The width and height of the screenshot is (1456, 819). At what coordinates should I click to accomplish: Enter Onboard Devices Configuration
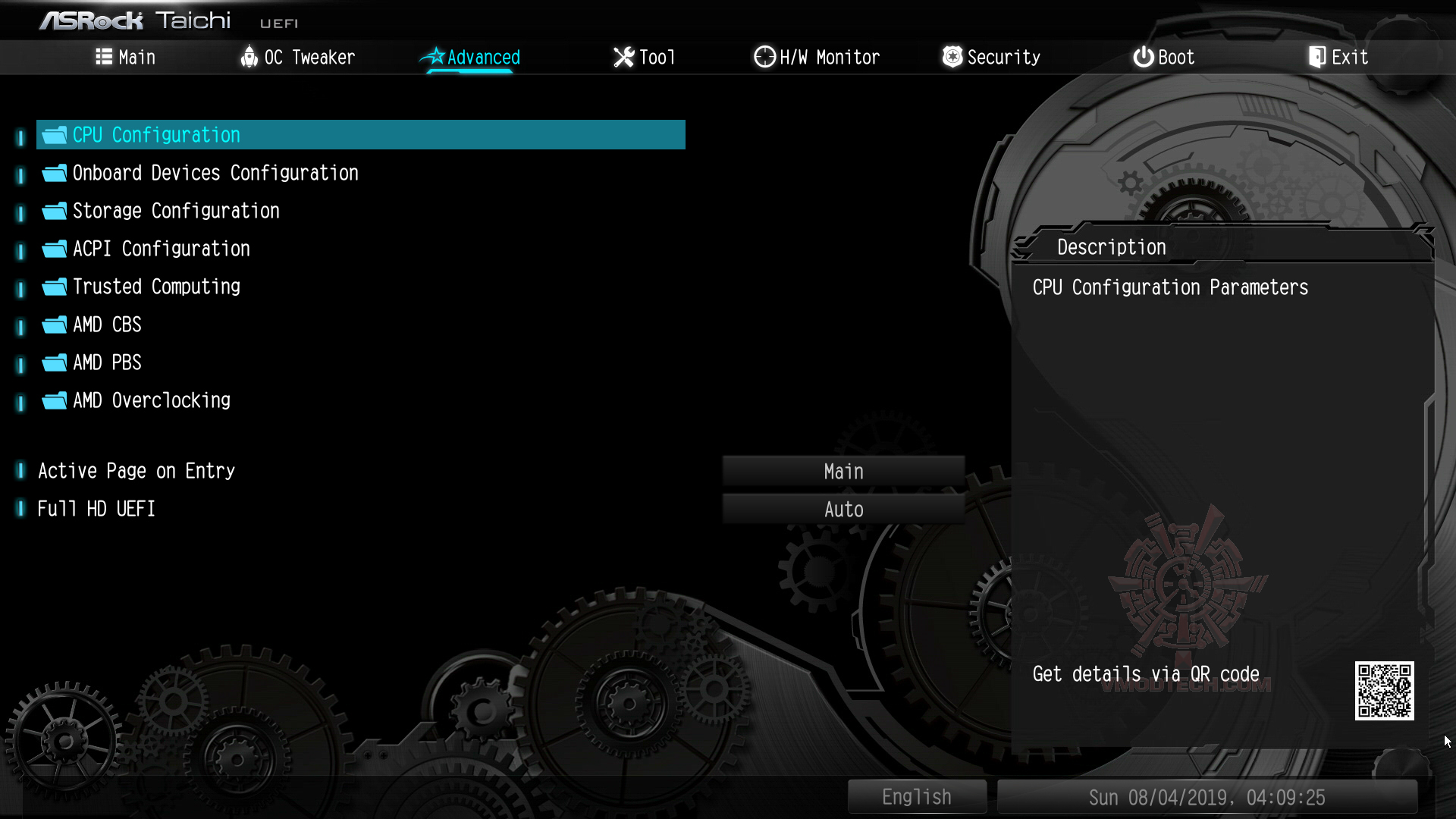point(215,173)
